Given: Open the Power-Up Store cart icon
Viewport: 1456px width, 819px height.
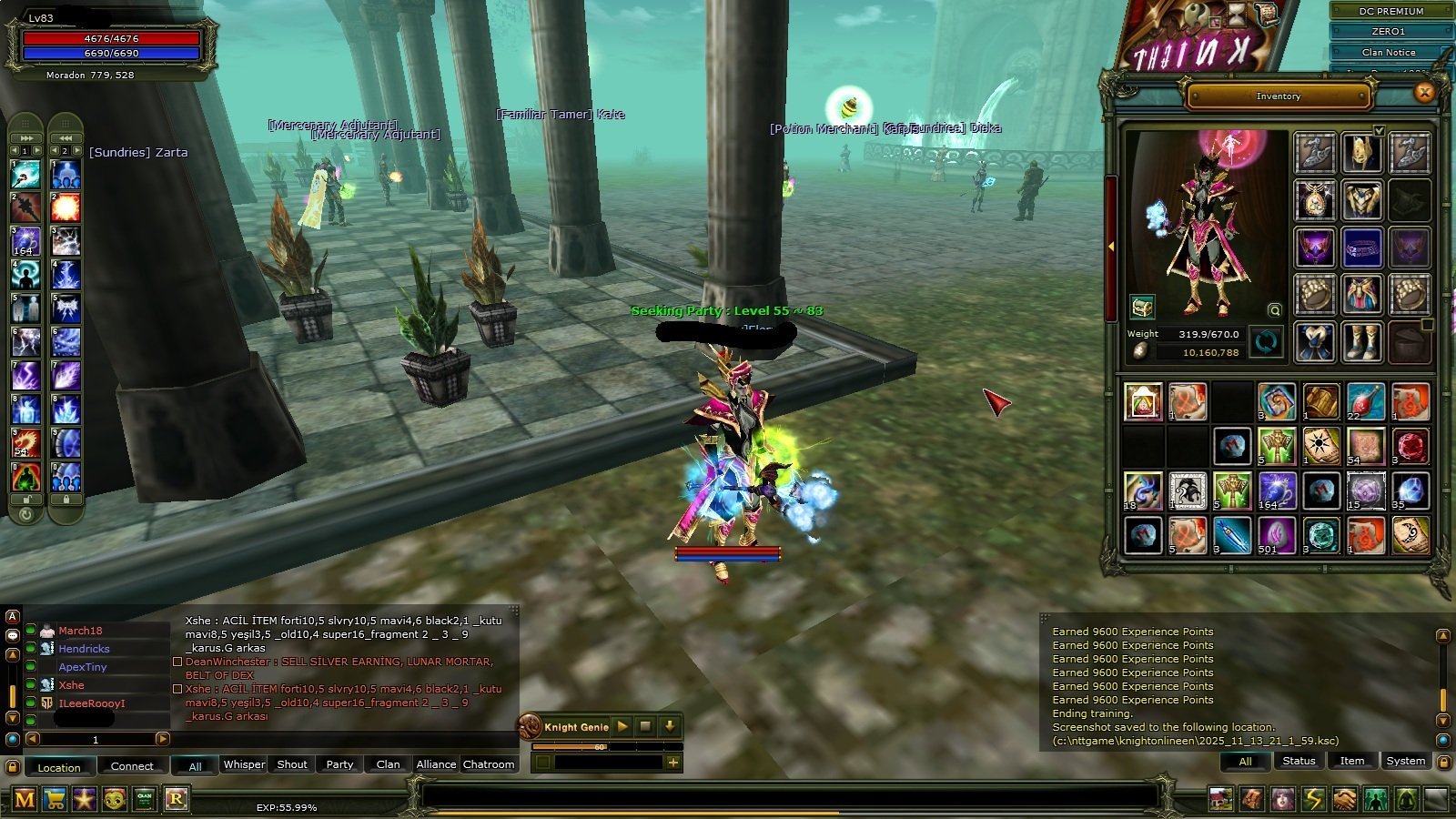Looking at the screenshot, I should tap(55, 799).
